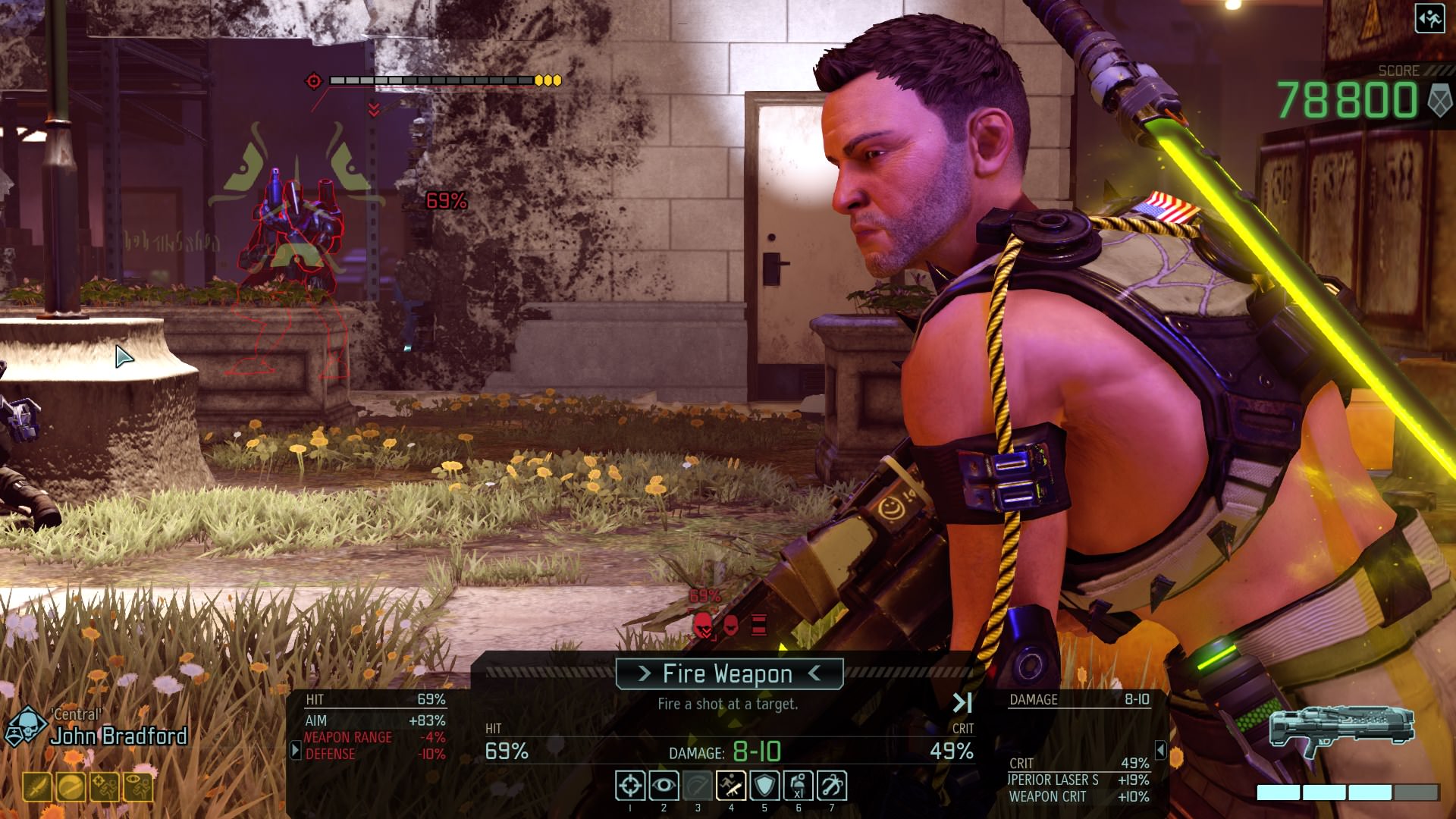1456x819 pixels.
Task: Expand the hit breakdown panel arrow
Action: [x=295, y=750]
